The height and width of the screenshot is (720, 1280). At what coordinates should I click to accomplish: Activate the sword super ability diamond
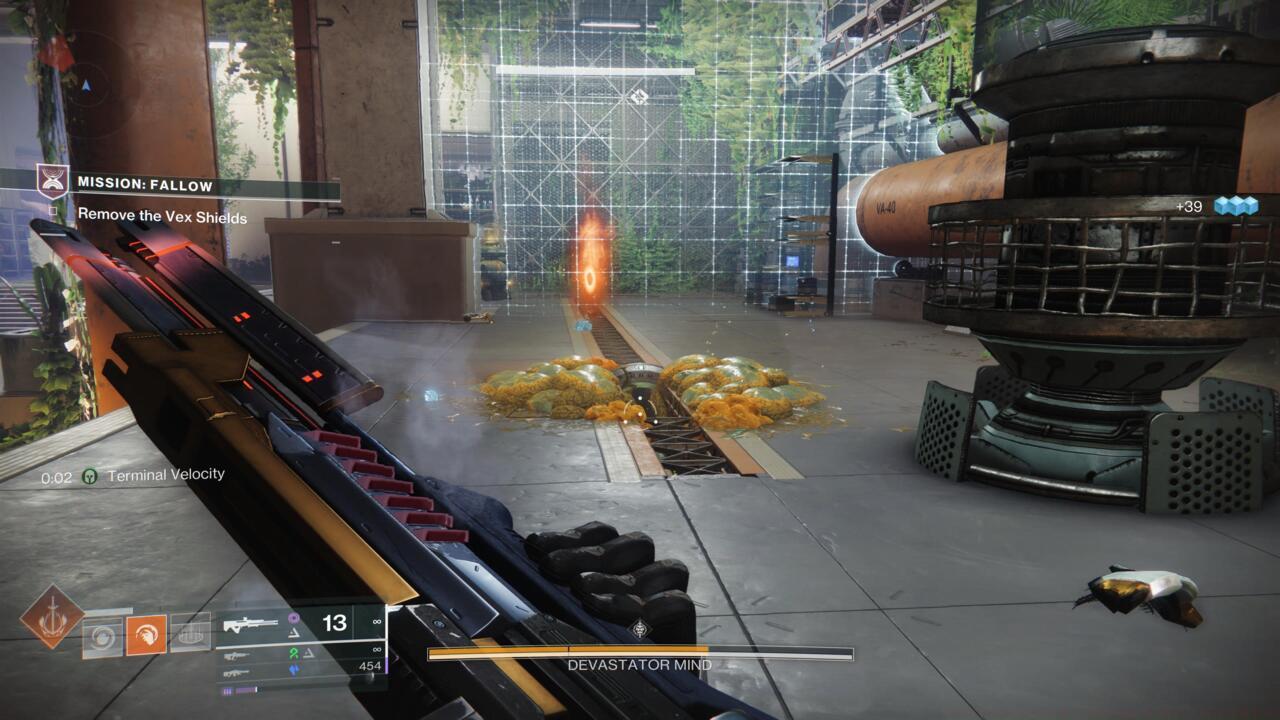pos(52,617)
